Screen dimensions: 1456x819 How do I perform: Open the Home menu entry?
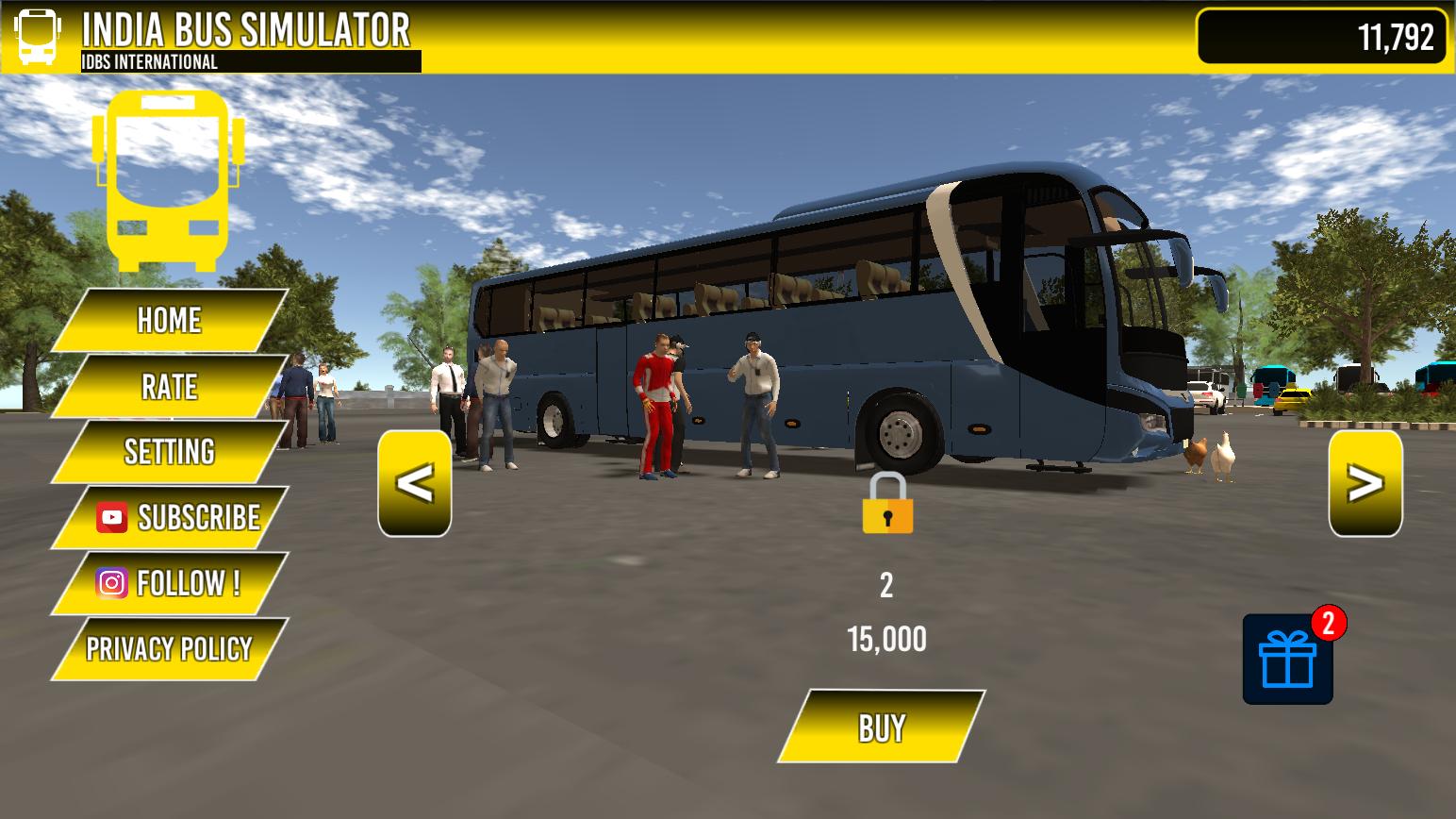click(x=170, y=321)
